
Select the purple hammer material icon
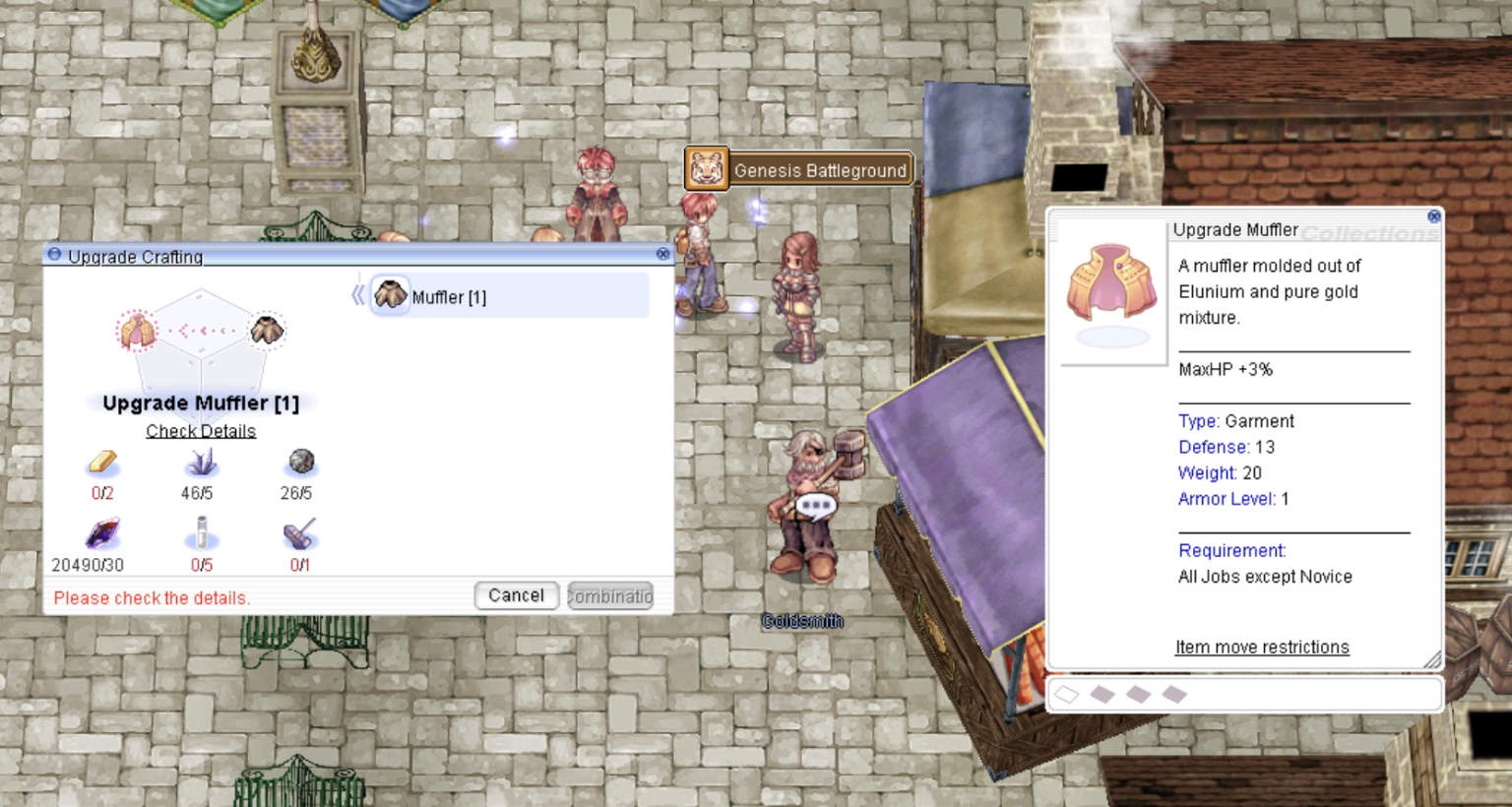pos(300,534)
